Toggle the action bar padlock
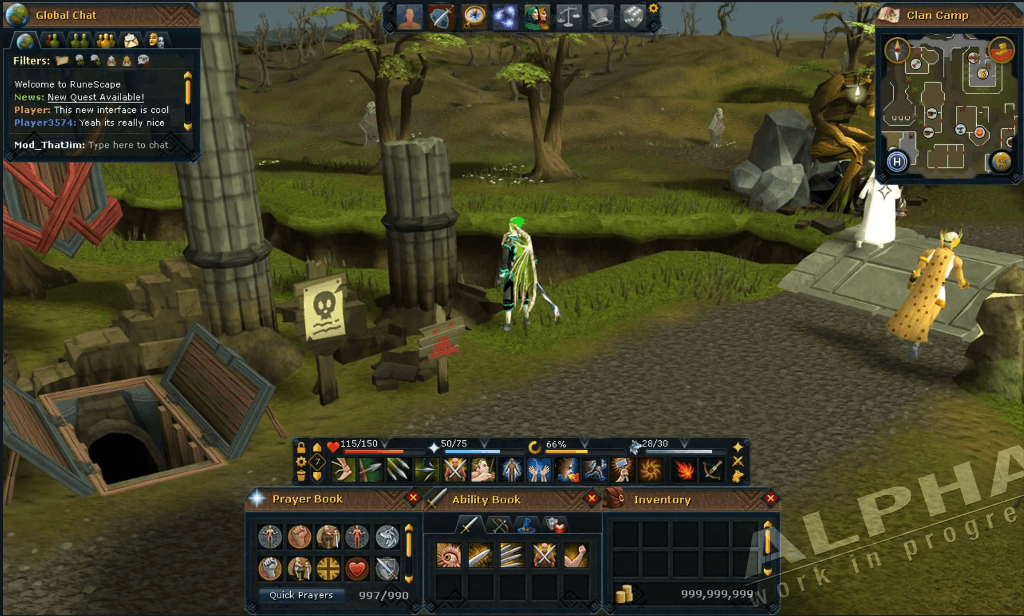Viewport: 1024px width, 616px height. click(x=301, y=447)
